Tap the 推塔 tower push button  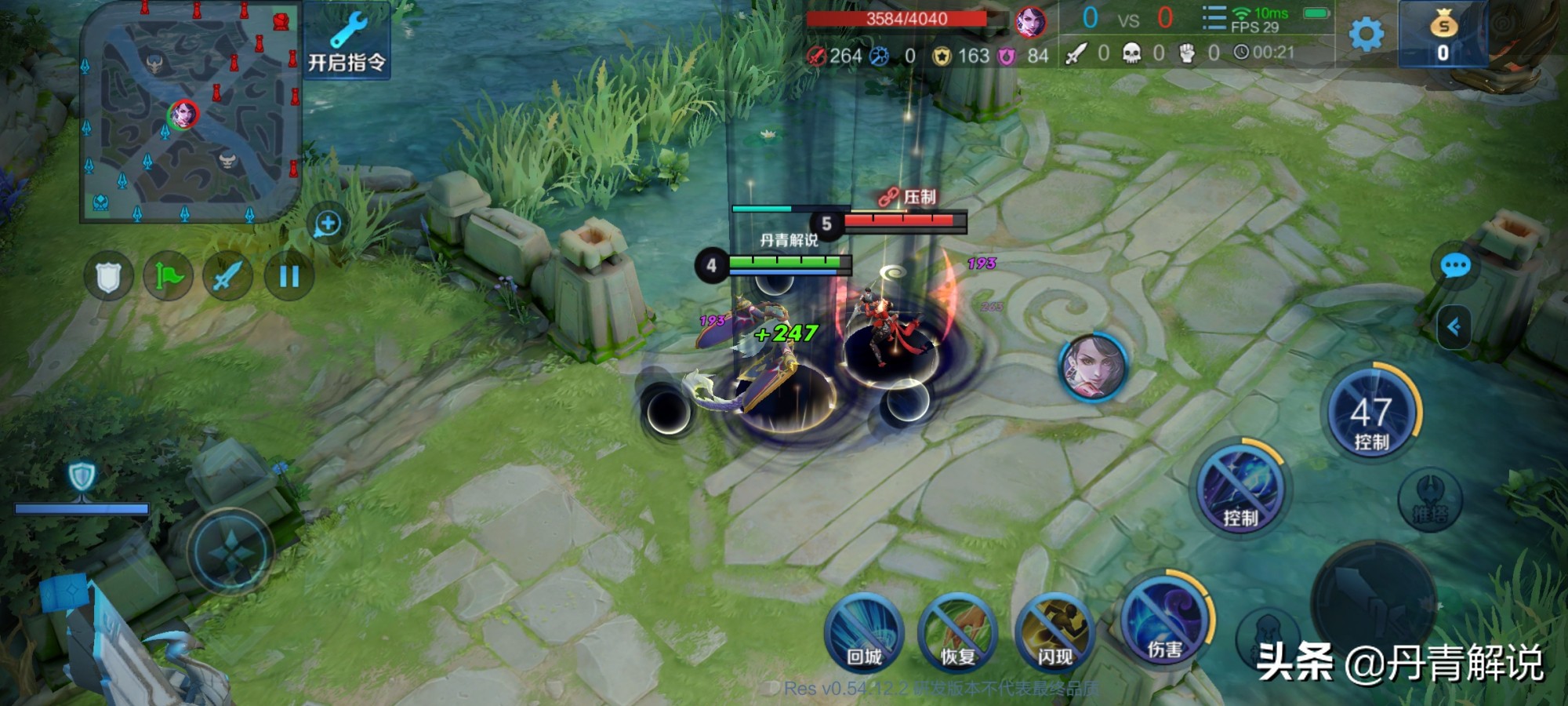pos(1430,500)
